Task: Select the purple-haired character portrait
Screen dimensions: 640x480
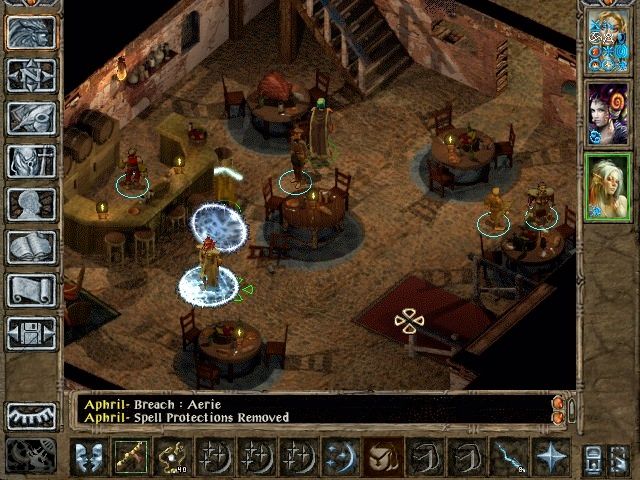Action: 607,112
